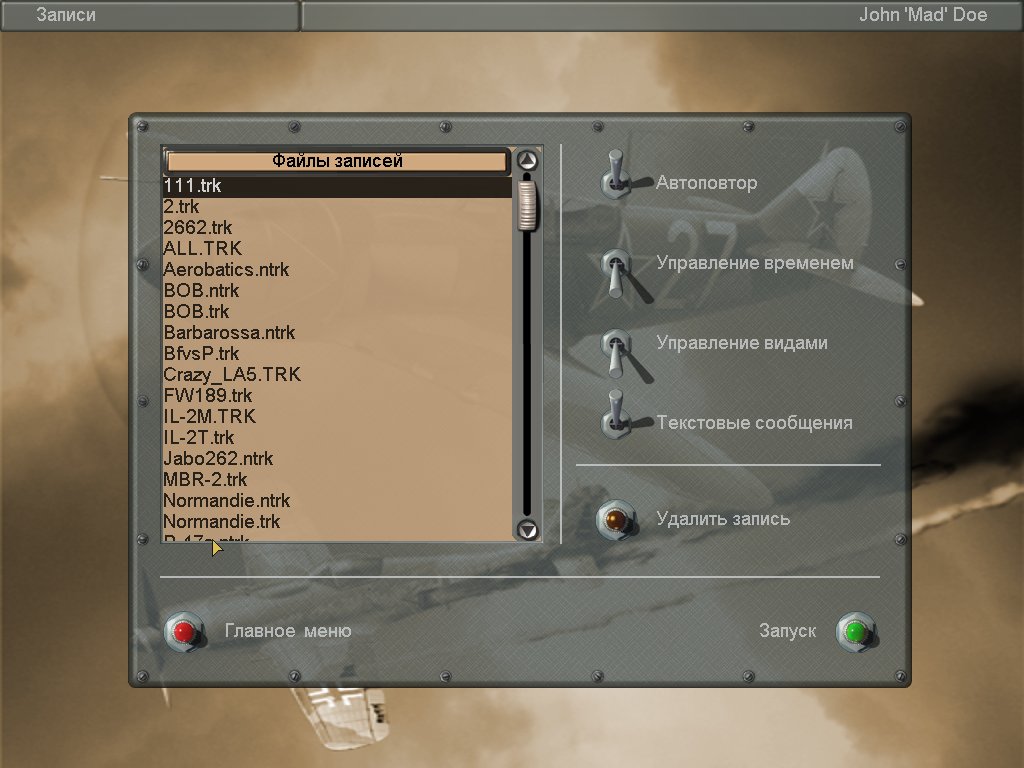Image resolution: width=1024 pixels, height=768 pixels.
Task: Return to Главное меню with red button
Action: (x=184, y=632)
